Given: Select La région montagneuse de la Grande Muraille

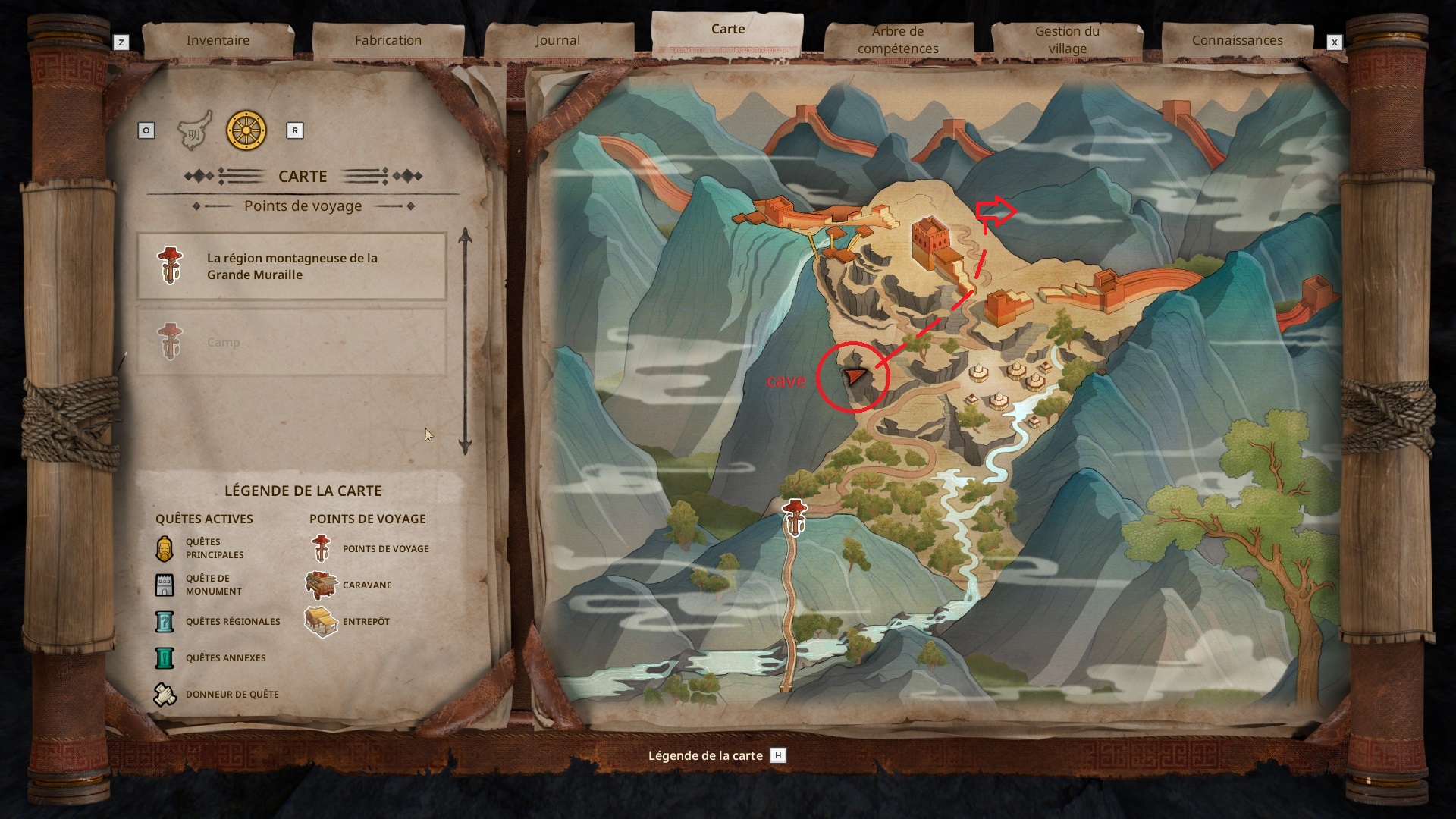Looking at the screenshot, I should (x=291, y=266).
